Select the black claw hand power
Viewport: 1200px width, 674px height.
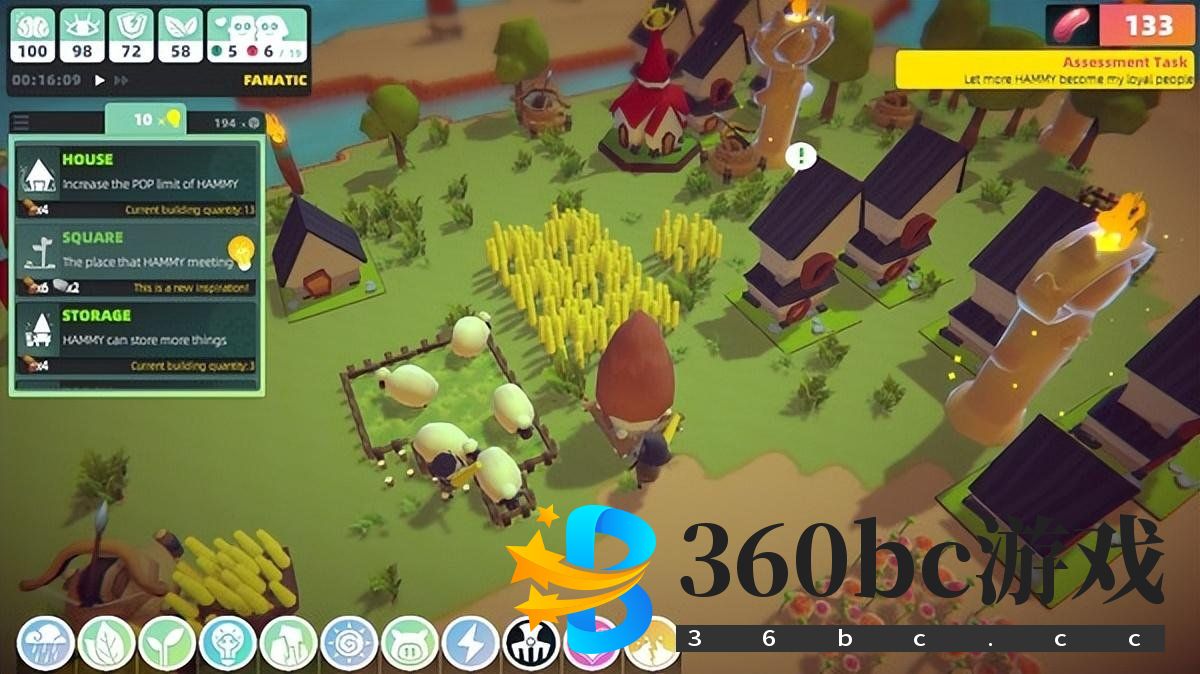click(x=530, y=643)
